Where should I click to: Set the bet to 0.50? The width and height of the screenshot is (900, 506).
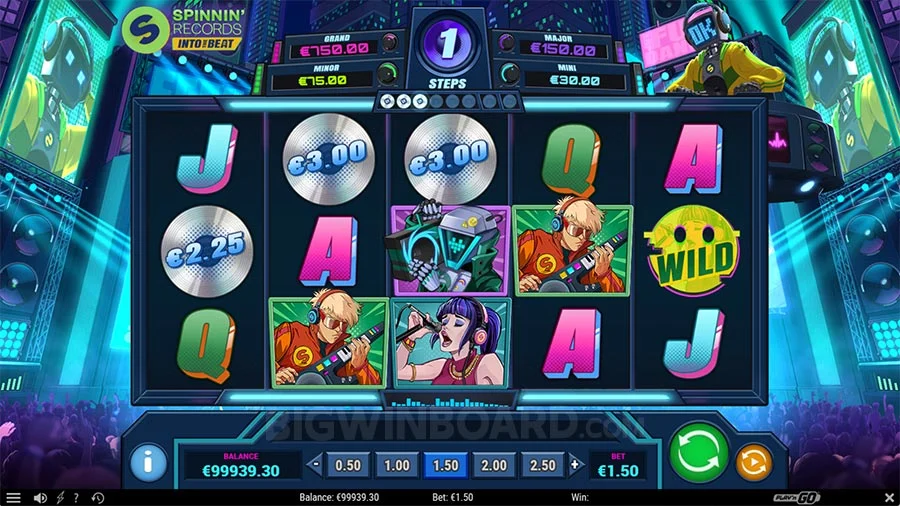347,465
